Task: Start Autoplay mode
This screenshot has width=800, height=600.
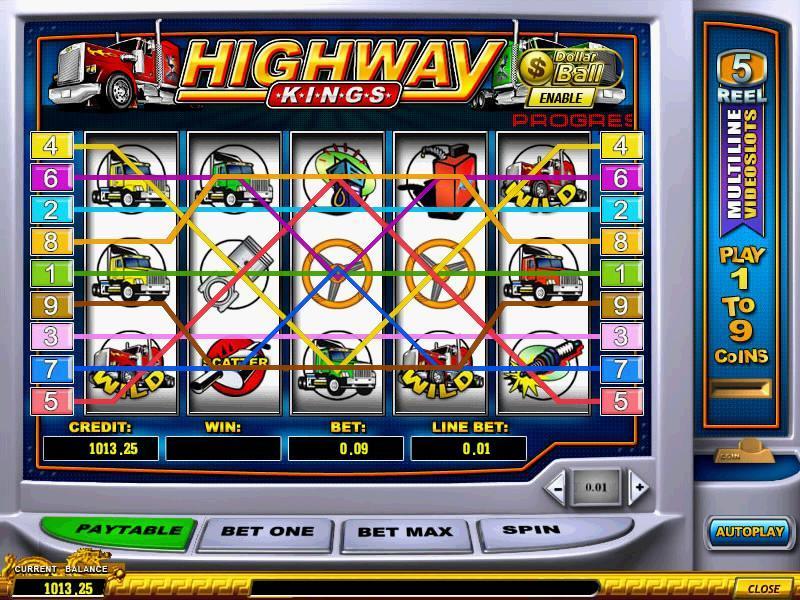Action: tap(749, 532)
